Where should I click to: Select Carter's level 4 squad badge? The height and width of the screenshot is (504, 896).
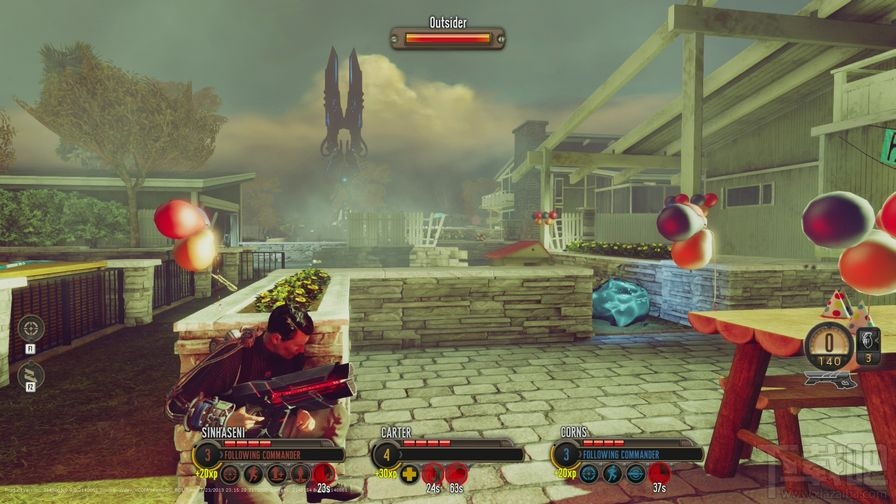pyautogui.click(x=386, y=454)
